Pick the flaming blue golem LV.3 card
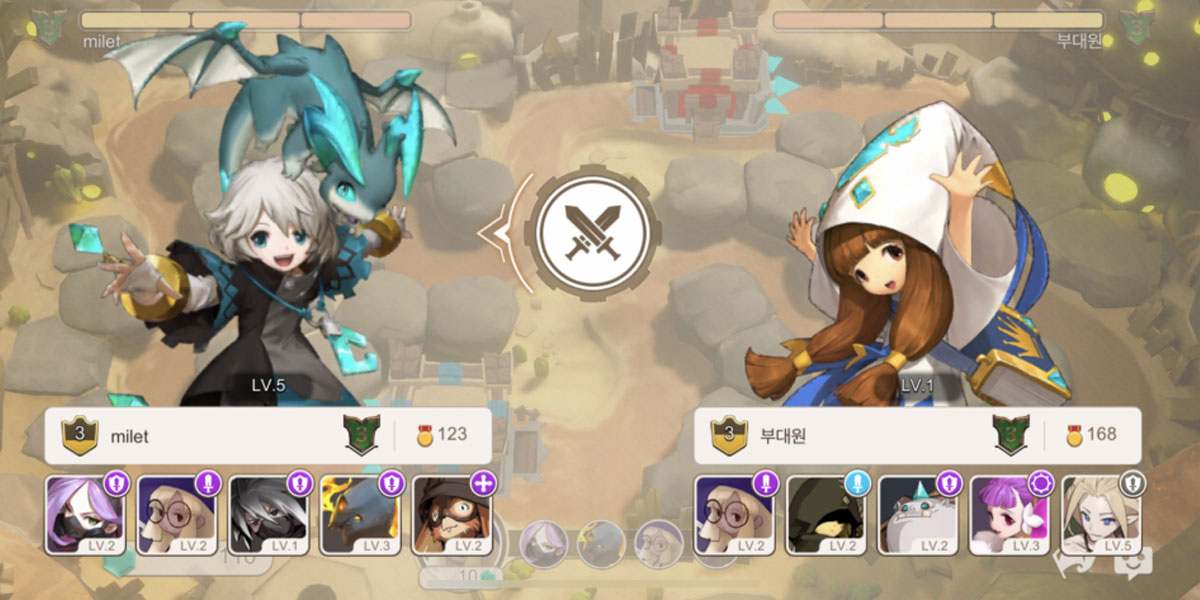 [361, 515]
